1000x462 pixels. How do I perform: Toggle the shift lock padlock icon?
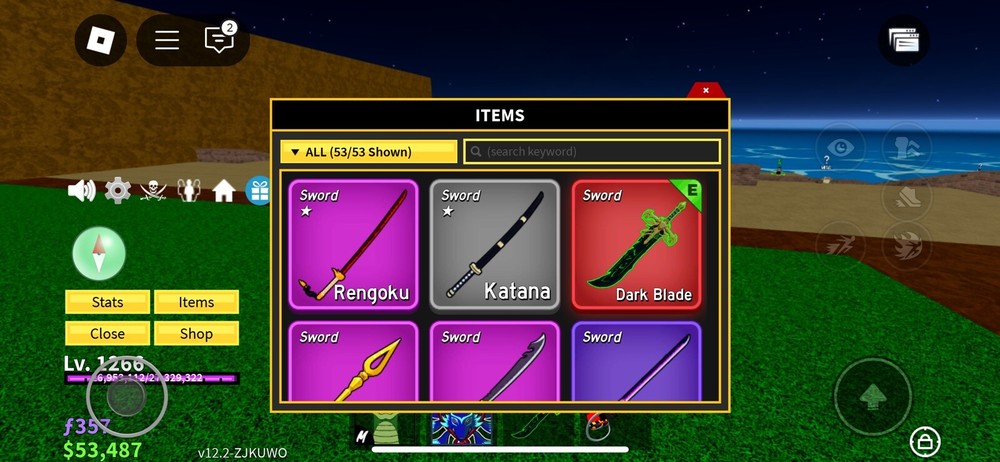point(924,440)
